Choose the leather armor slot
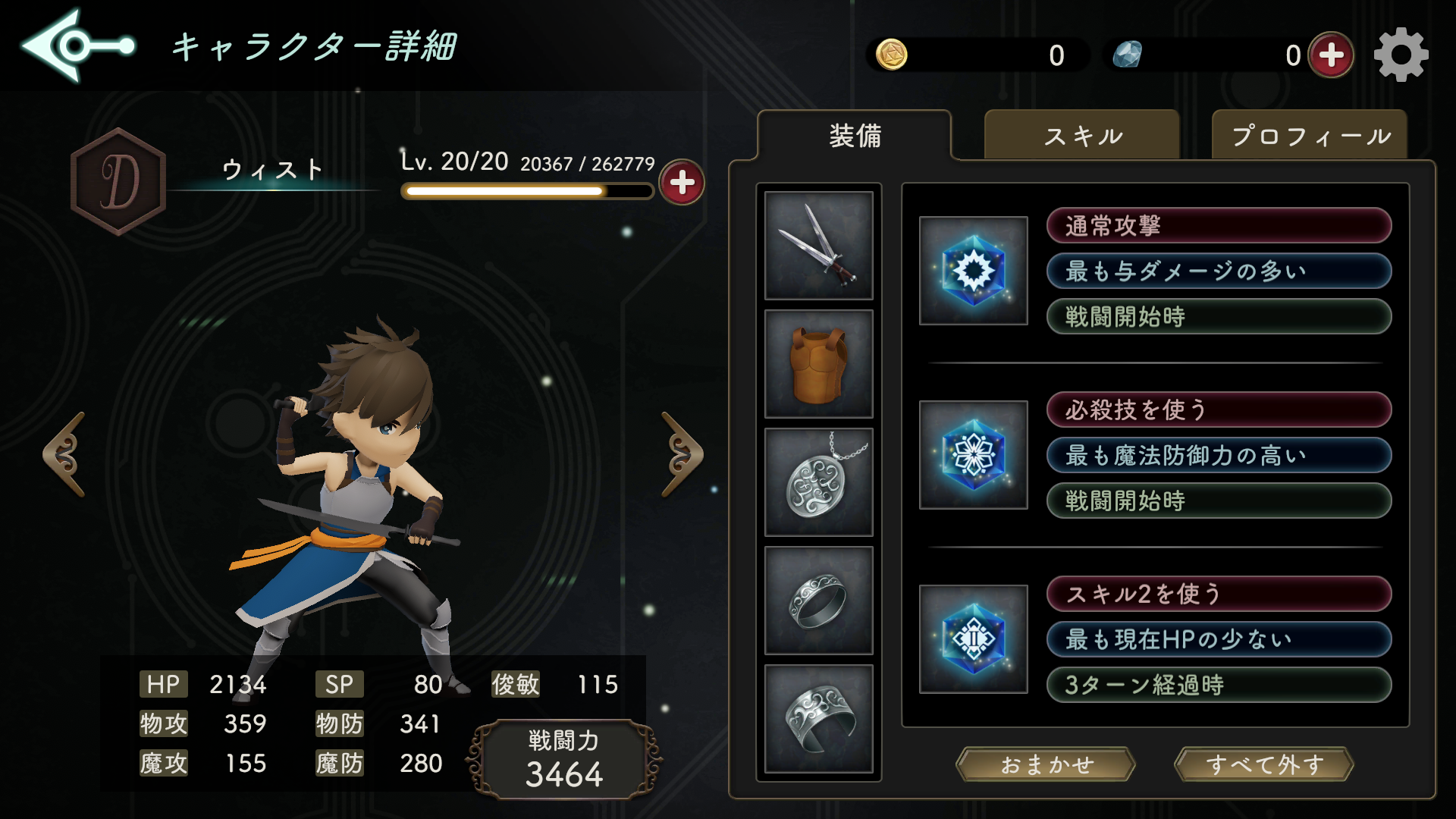This screenshot has width=1456, height=819. tap(819, 364)
